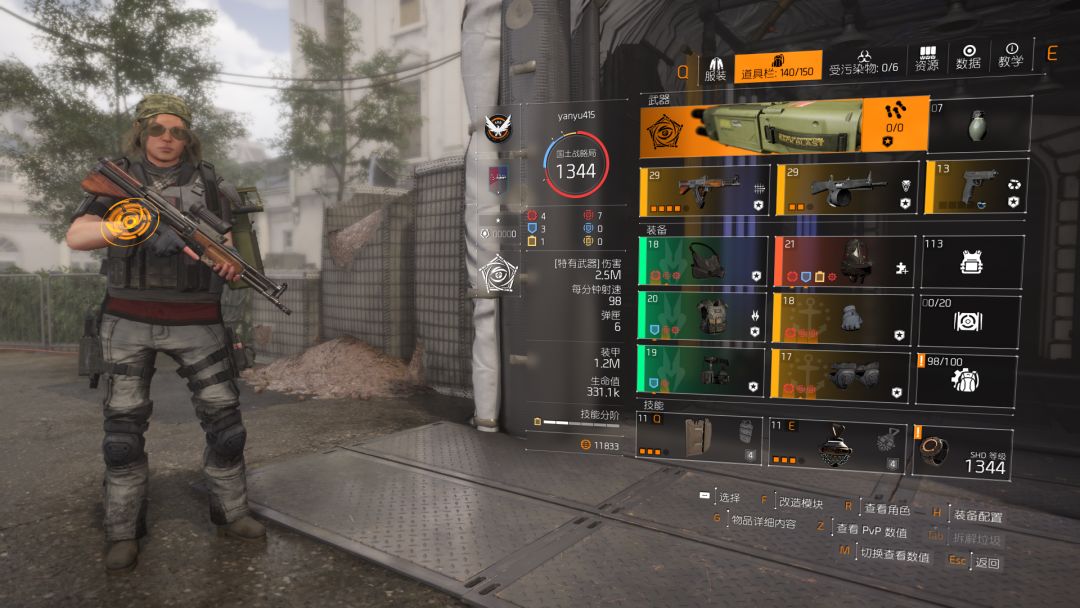Open the 服装 apparel tab
Image resolution: width=1080 pixels, height=608 pixels.
pos(715,66)
